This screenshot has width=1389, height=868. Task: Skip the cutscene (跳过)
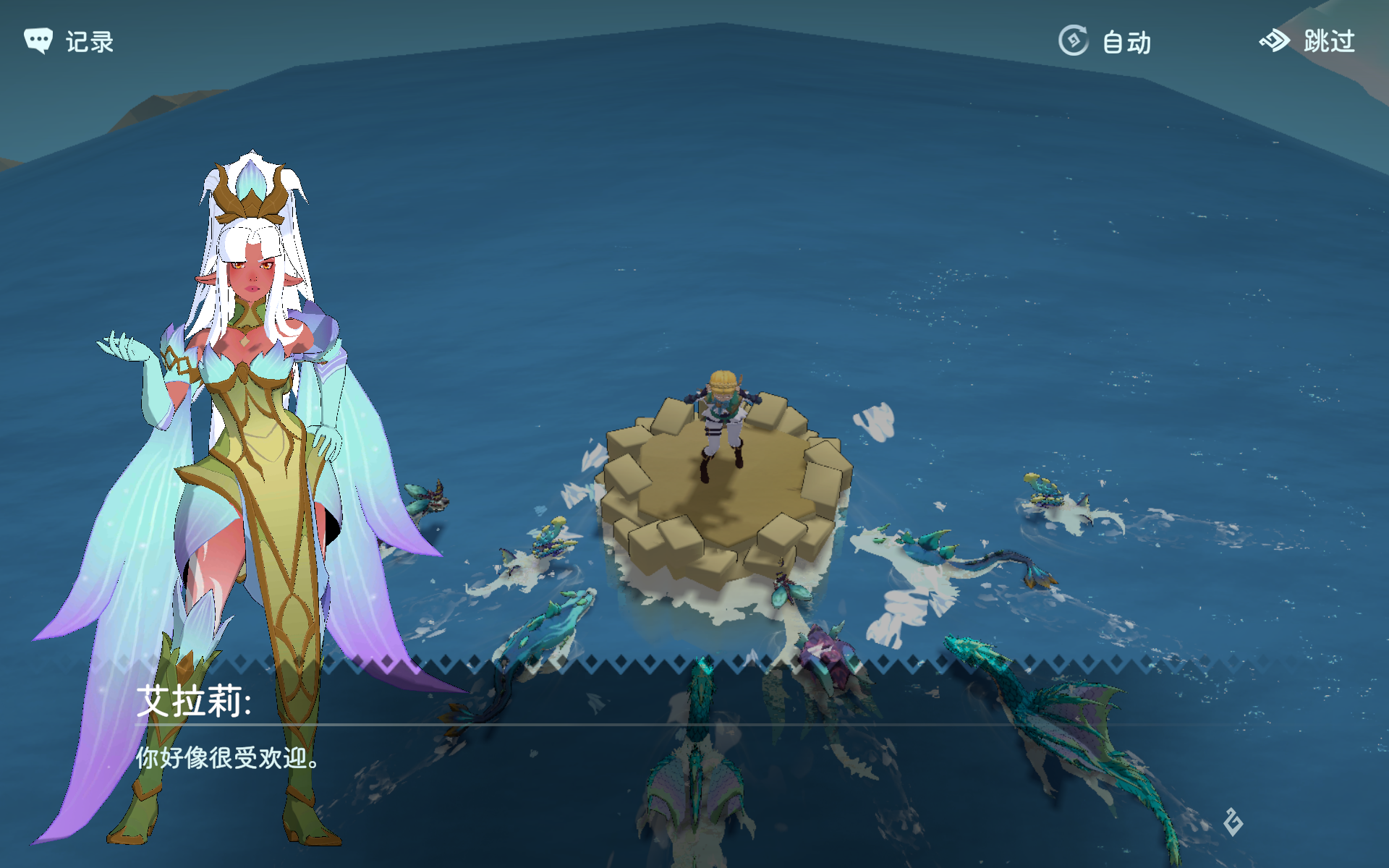click(1307, 41)
